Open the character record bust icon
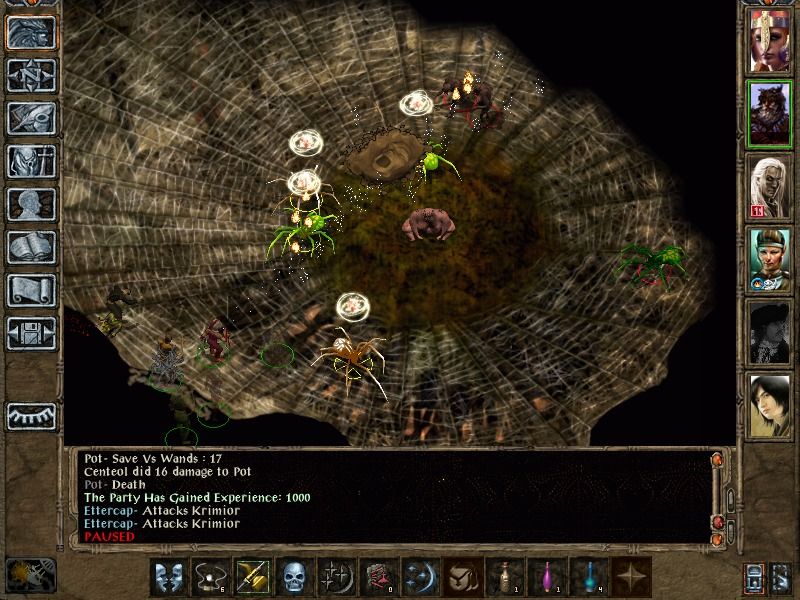The image size is (800, 600). [x=31, y=204]
